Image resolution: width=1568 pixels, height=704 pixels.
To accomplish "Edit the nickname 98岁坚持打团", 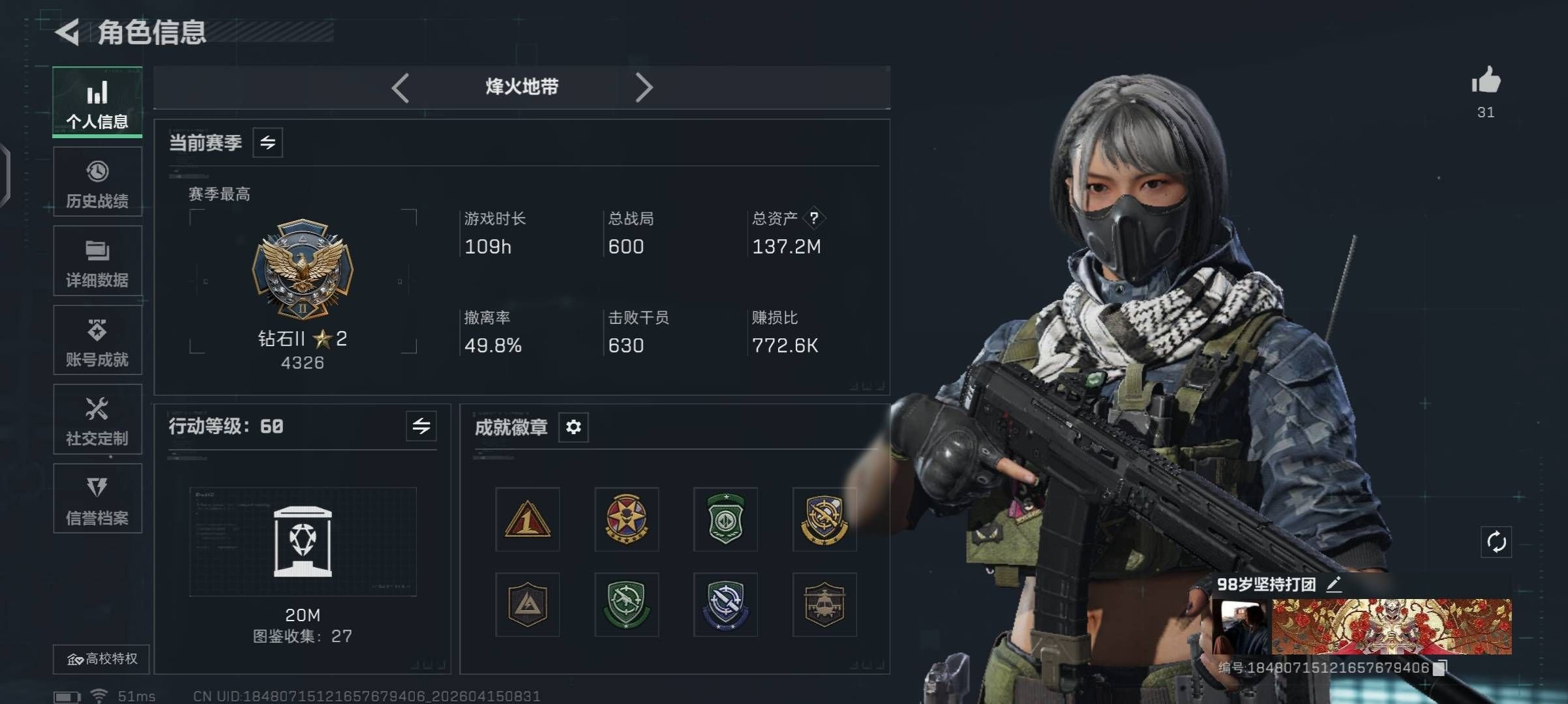I will point(1334,584).
